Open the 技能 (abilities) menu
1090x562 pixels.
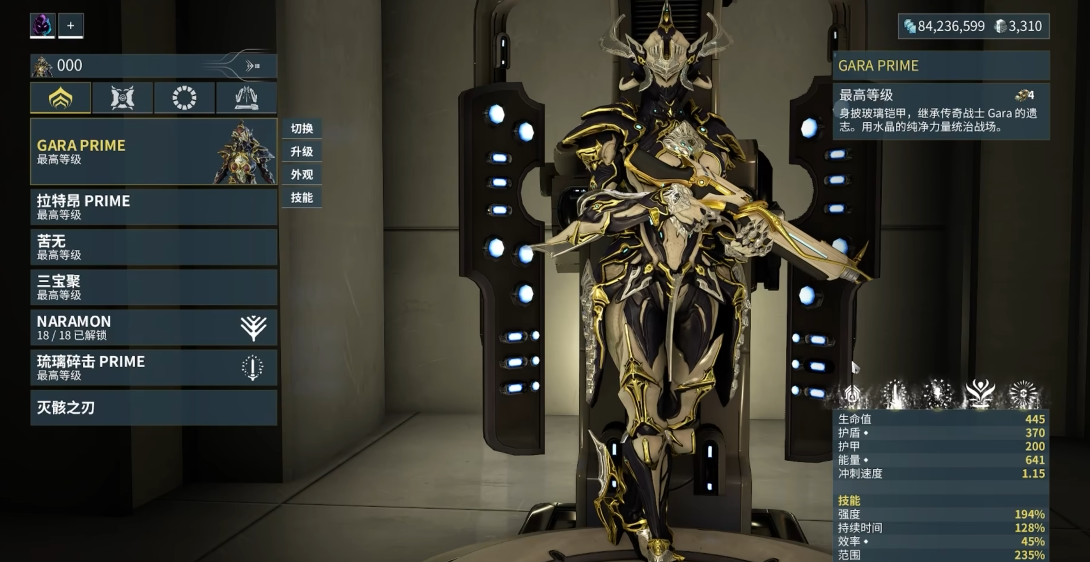[x=302, y=198]
